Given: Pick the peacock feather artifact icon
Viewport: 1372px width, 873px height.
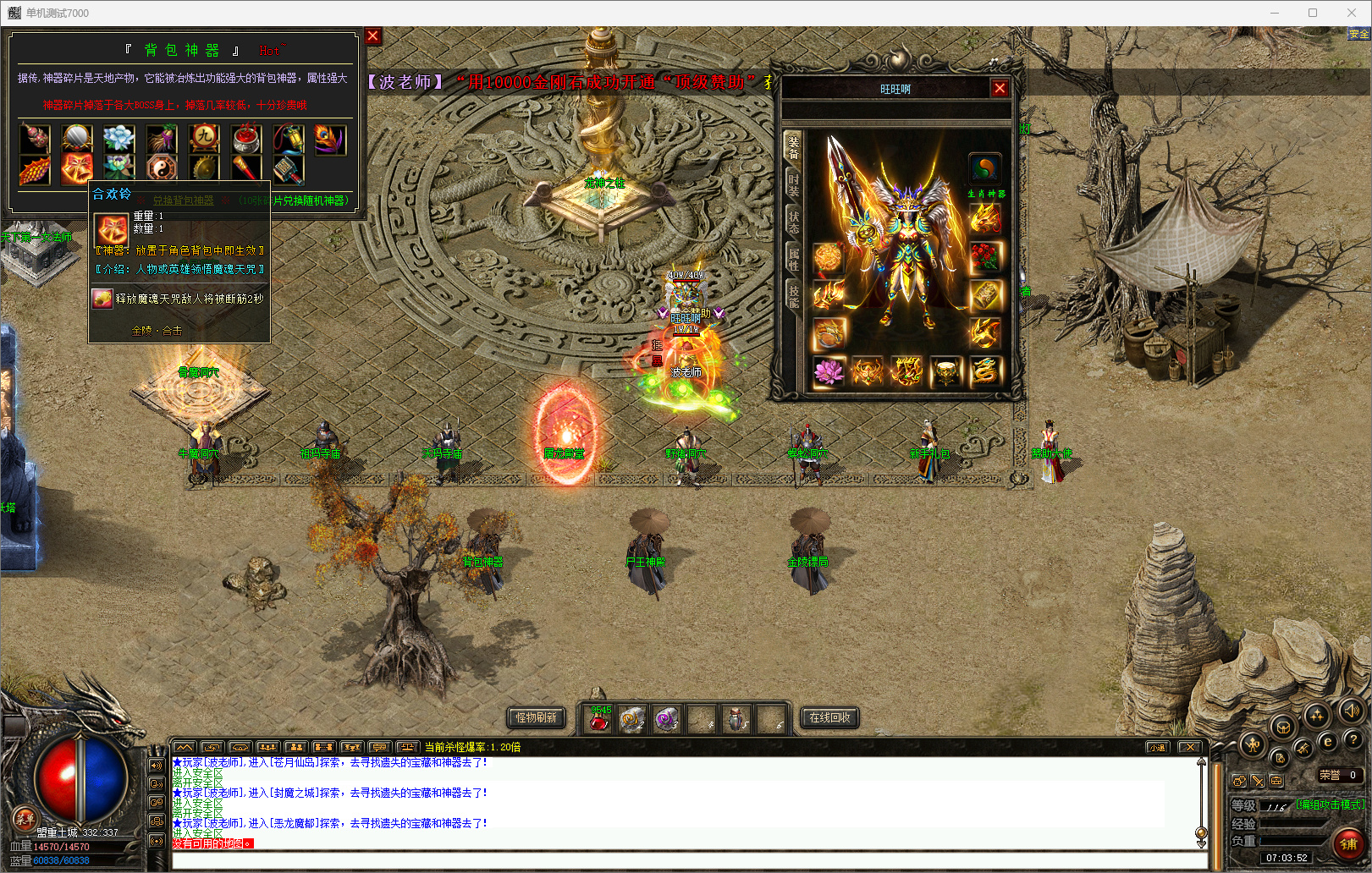Looking at the screenshot, I should pyautogui.click(x=330, y=139).
